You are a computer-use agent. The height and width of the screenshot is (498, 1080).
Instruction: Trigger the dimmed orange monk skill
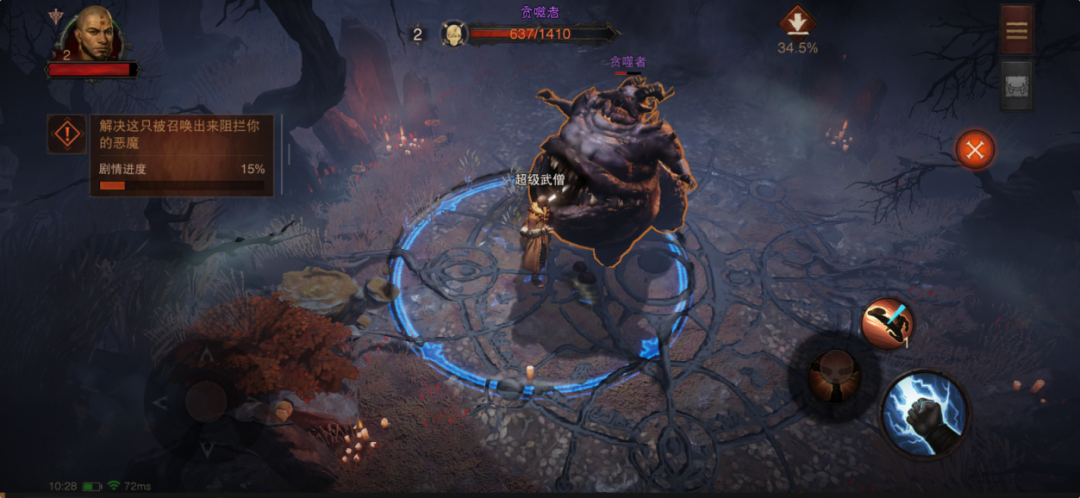tap(835, 375)
